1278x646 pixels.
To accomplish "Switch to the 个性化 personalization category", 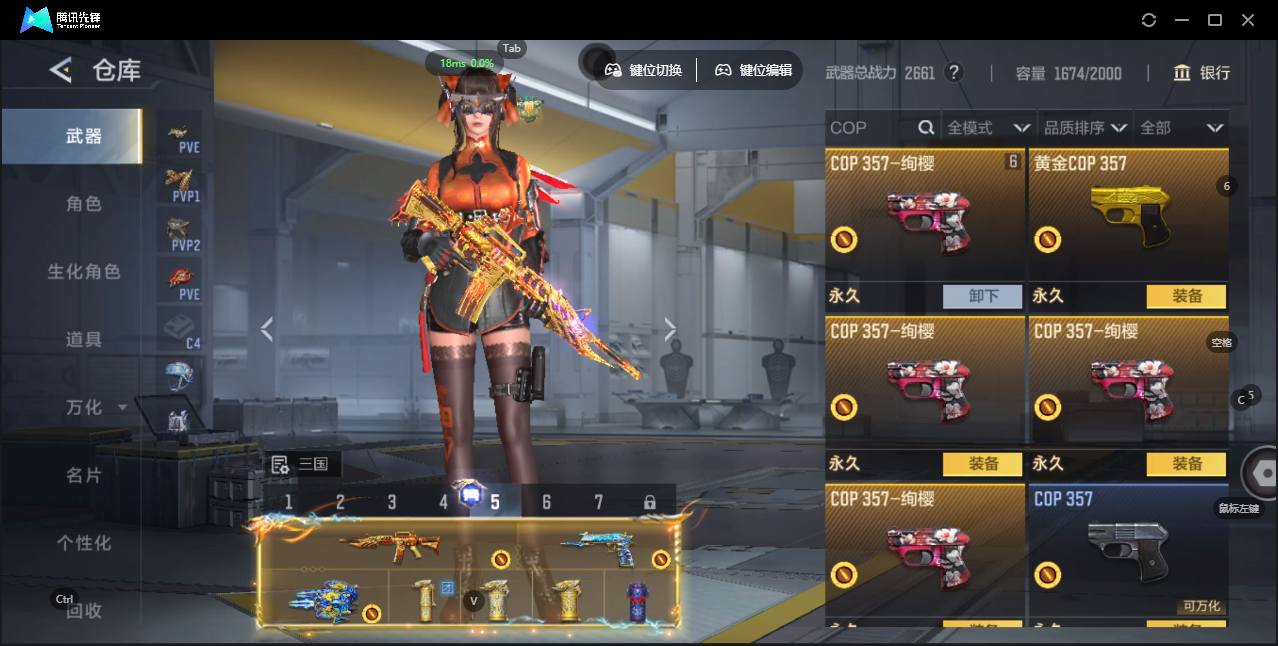I will (x=83, y=543).
